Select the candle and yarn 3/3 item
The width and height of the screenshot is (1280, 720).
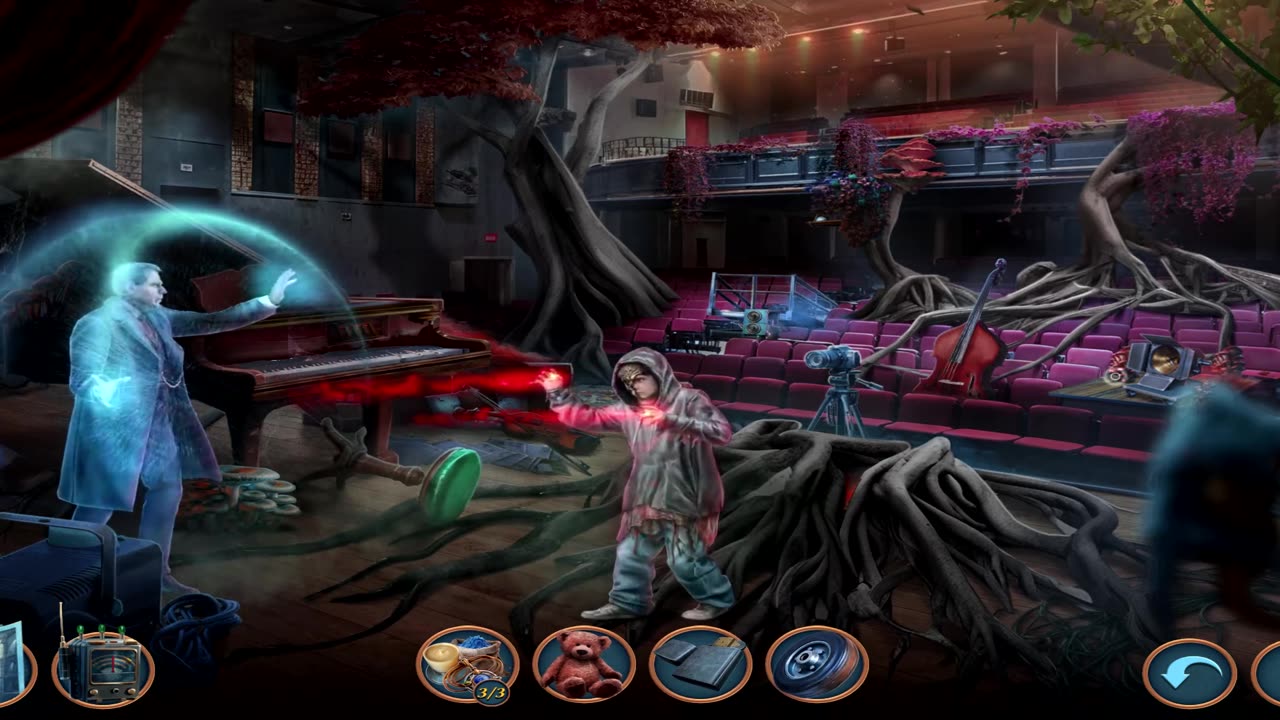pyautogui.click(x=467, y=664)
